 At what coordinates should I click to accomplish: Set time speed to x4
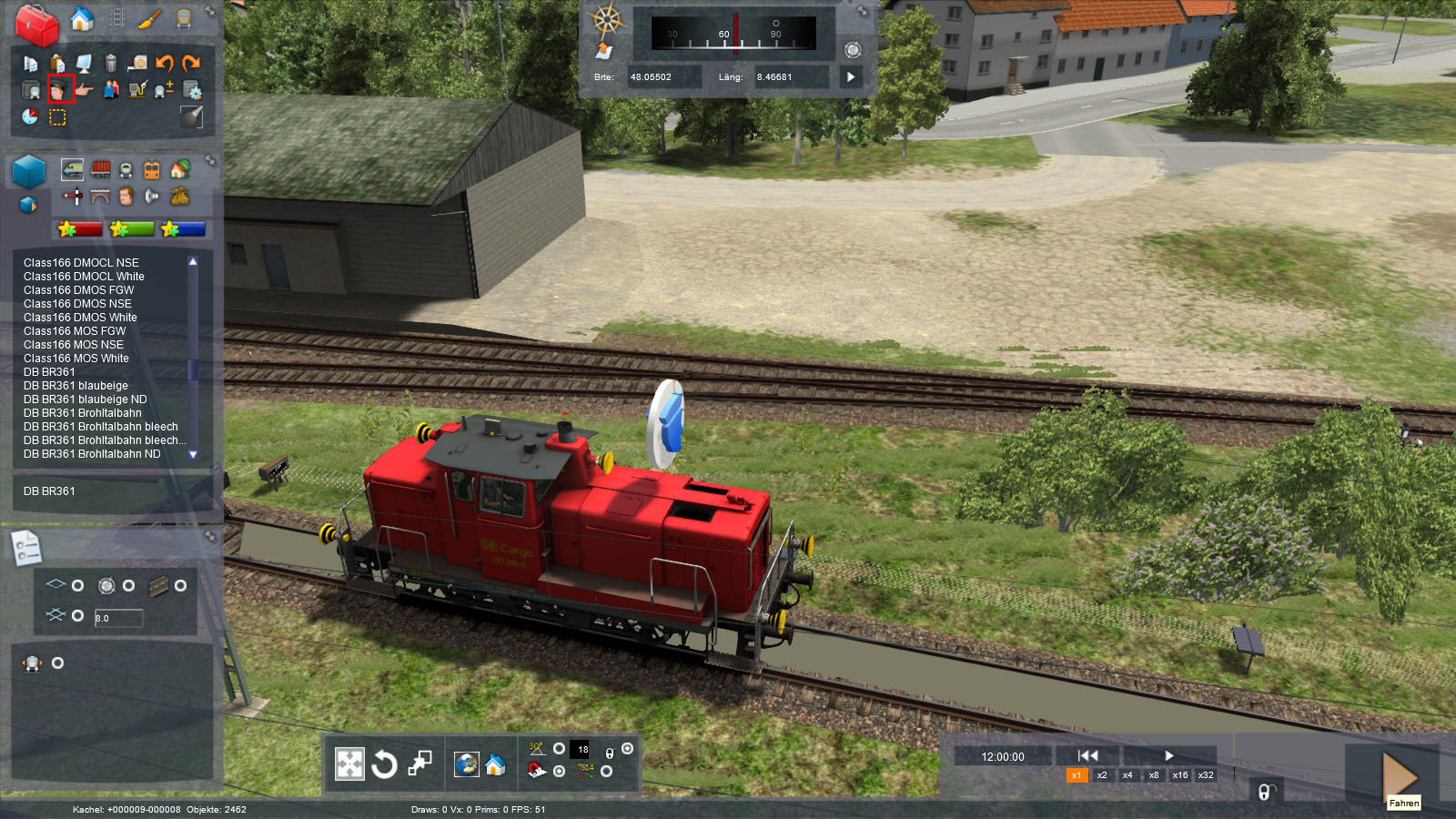[1127, 775]
